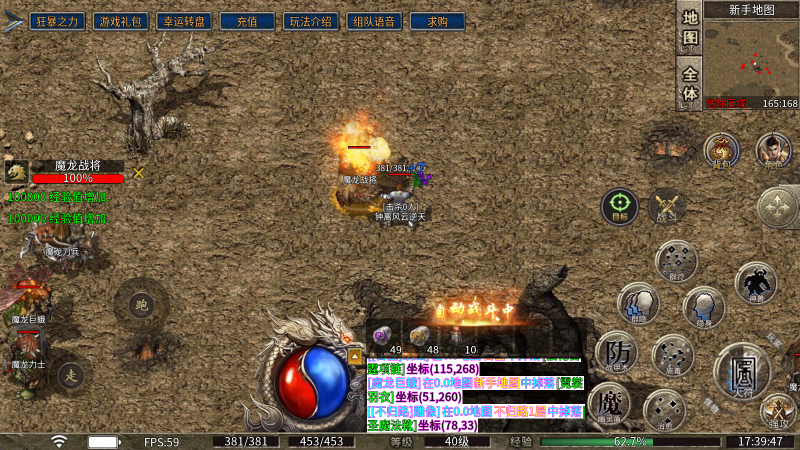Tap the 走 walk button
This screenshot has height=450, width=800.
tap(70, 376)
